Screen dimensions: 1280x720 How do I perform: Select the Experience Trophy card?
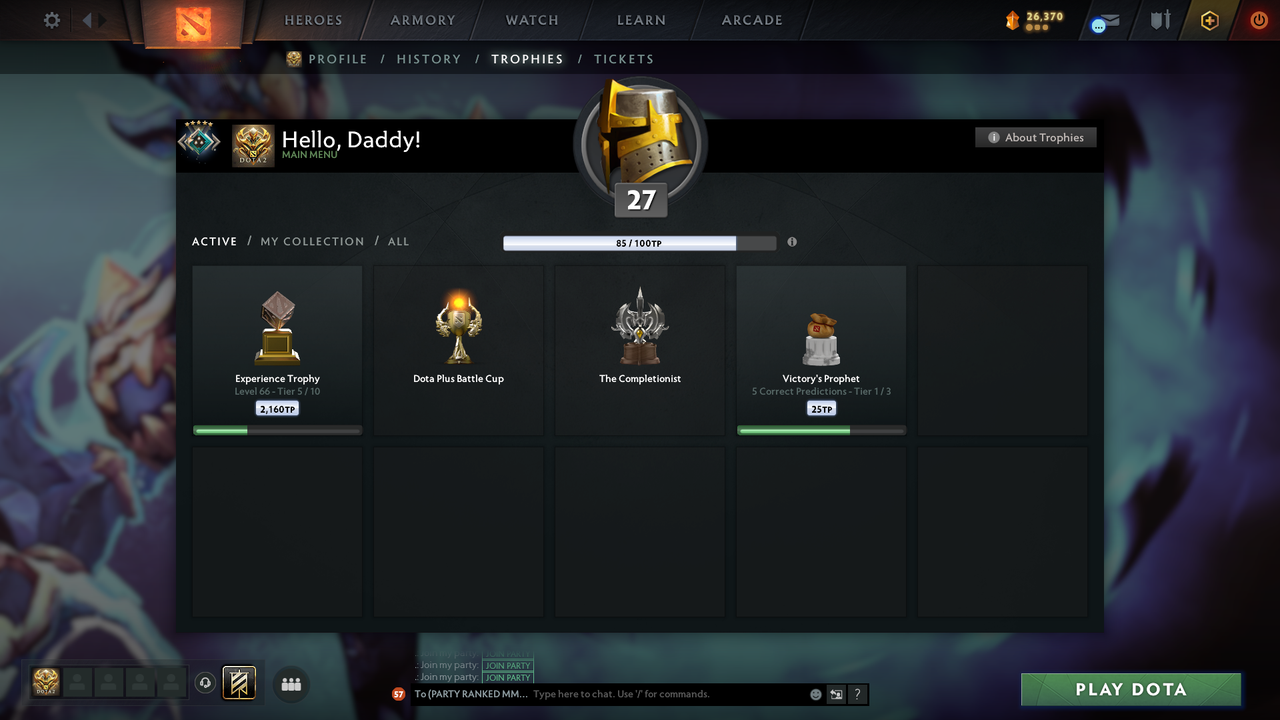click(x=277, y=348)
